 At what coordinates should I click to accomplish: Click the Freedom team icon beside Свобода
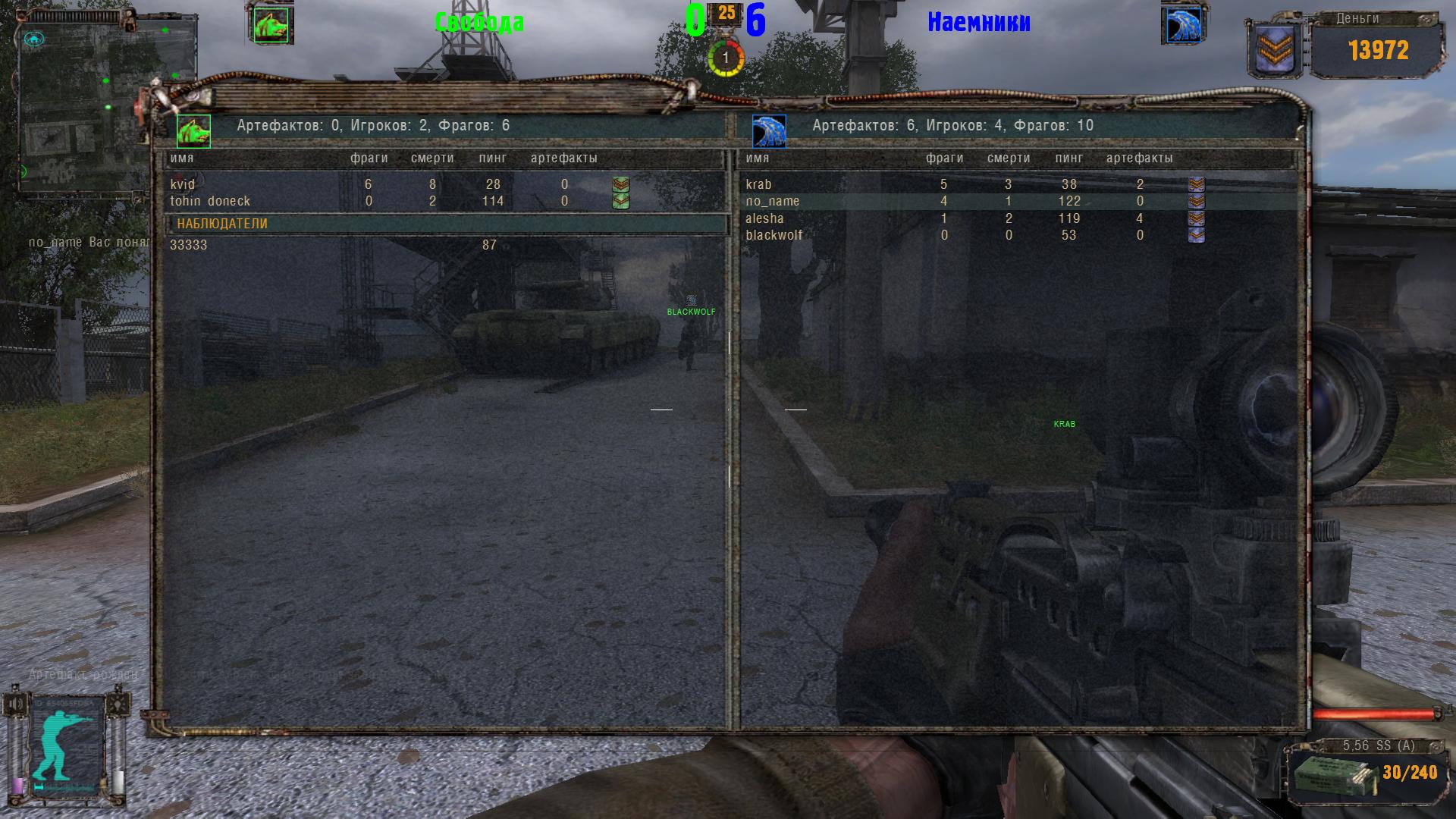[x=271, y=25]
